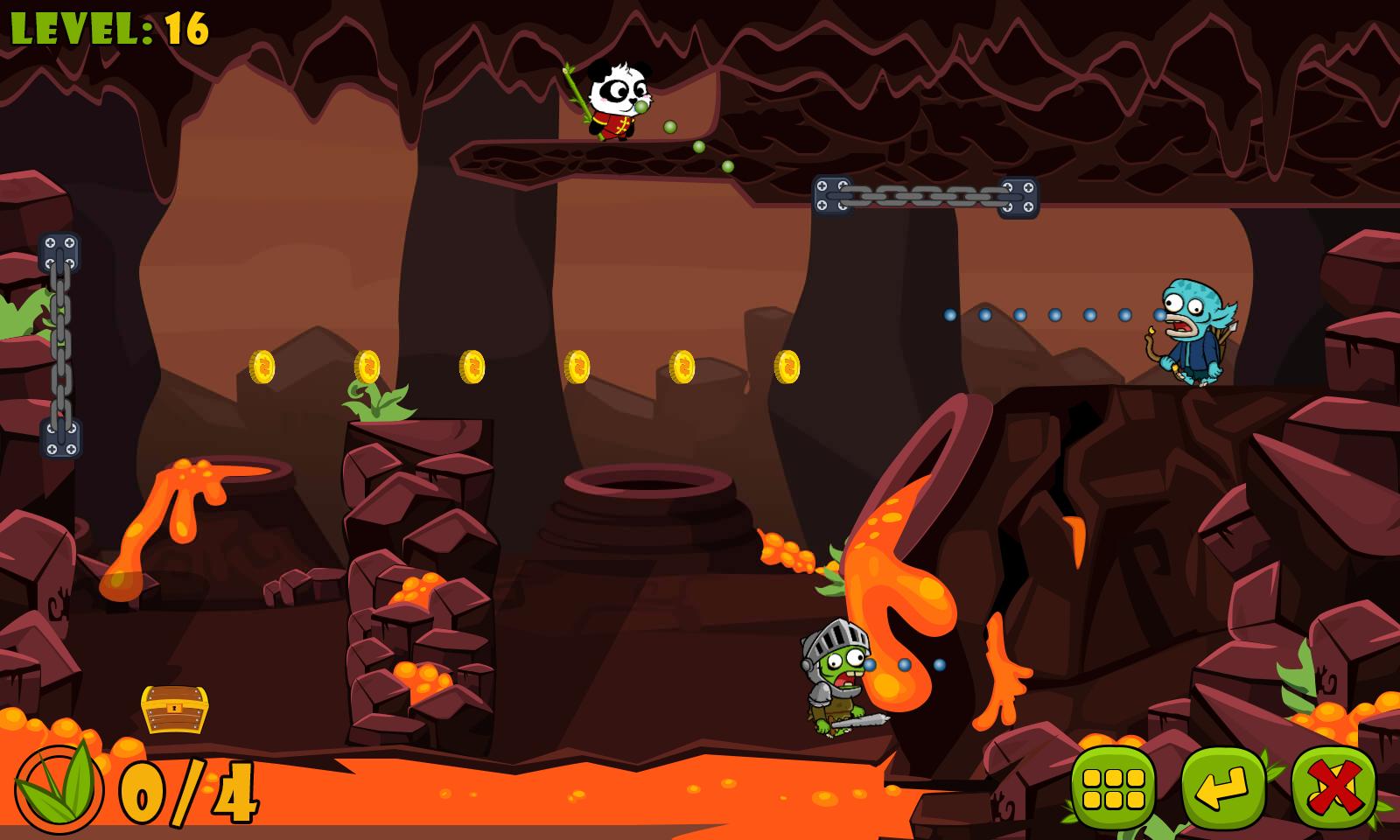Click the yellow return arrow button
1400x840 pixels.
pyautogui.click(x=1223, y=787)
